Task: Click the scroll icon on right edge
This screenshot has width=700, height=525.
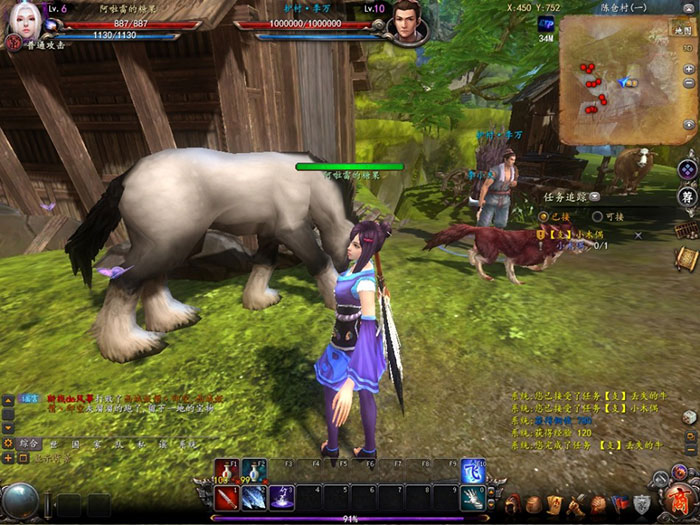Action: click(x=685, y=258)
